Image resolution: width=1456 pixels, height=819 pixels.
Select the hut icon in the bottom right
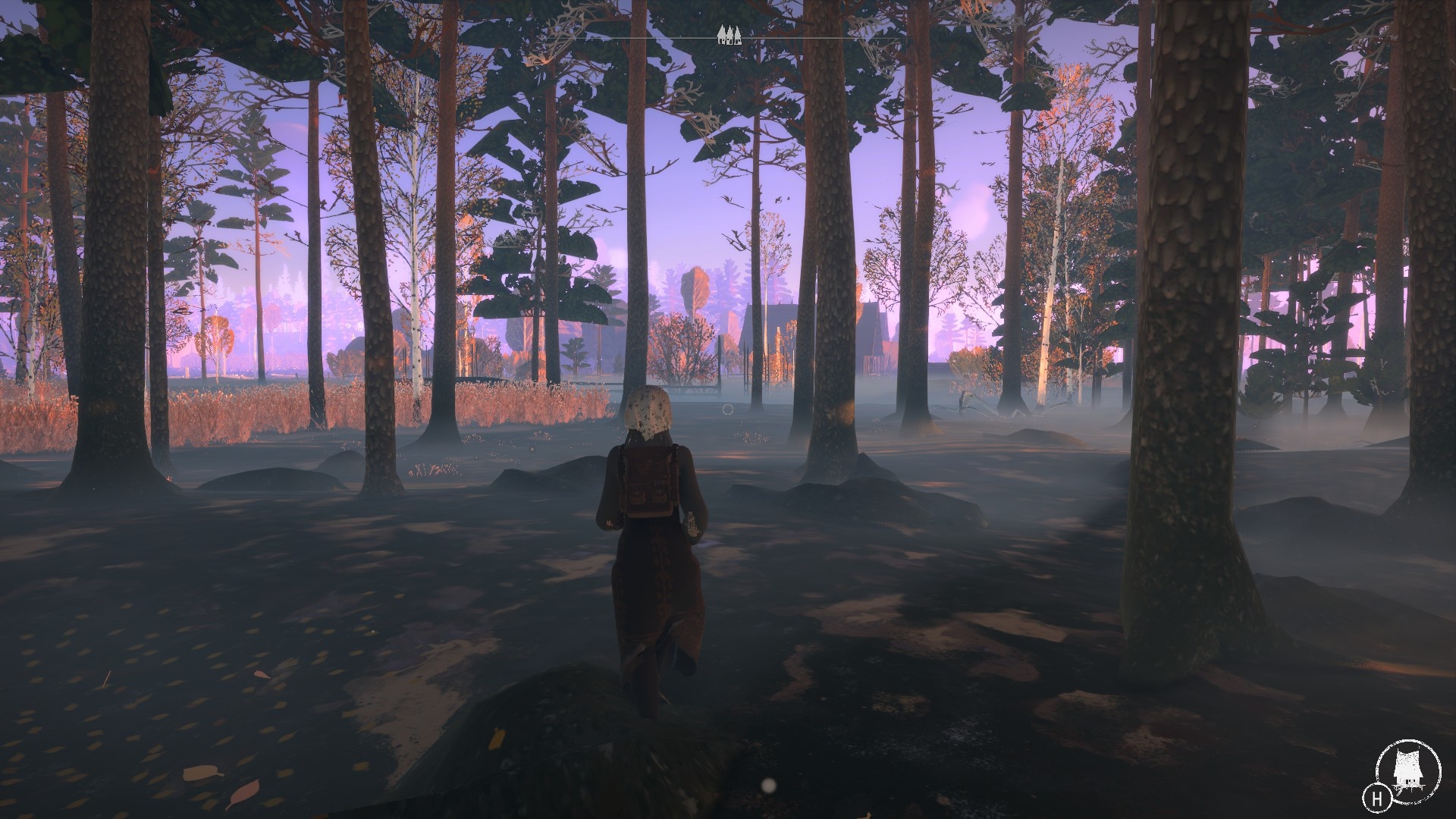[x=1408, y=766]
